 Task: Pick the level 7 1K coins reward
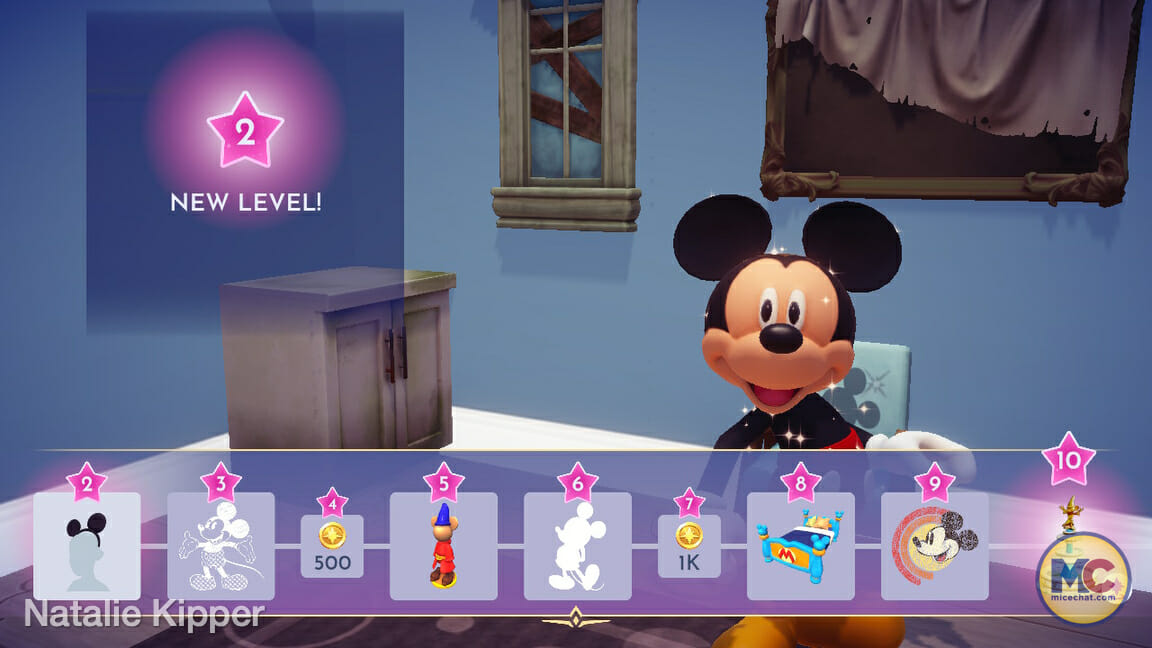(689, 546)
